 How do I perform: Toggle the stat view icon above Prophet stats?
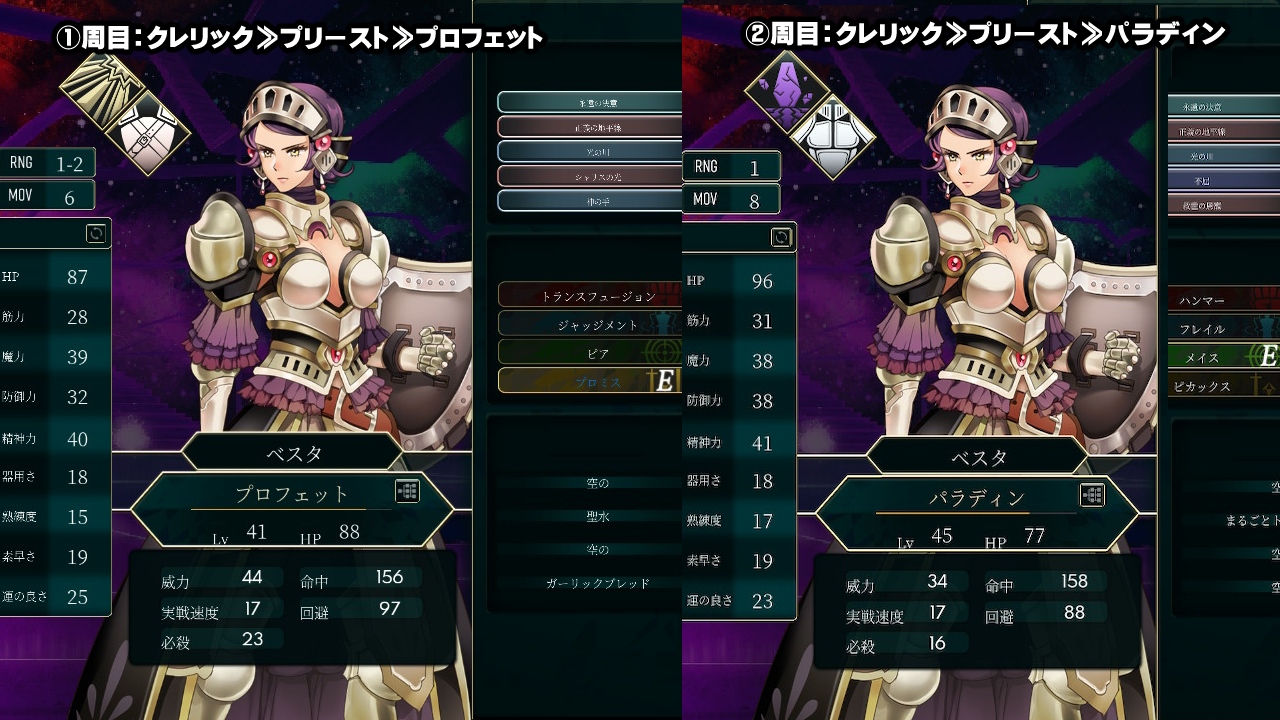coord(96,233)
